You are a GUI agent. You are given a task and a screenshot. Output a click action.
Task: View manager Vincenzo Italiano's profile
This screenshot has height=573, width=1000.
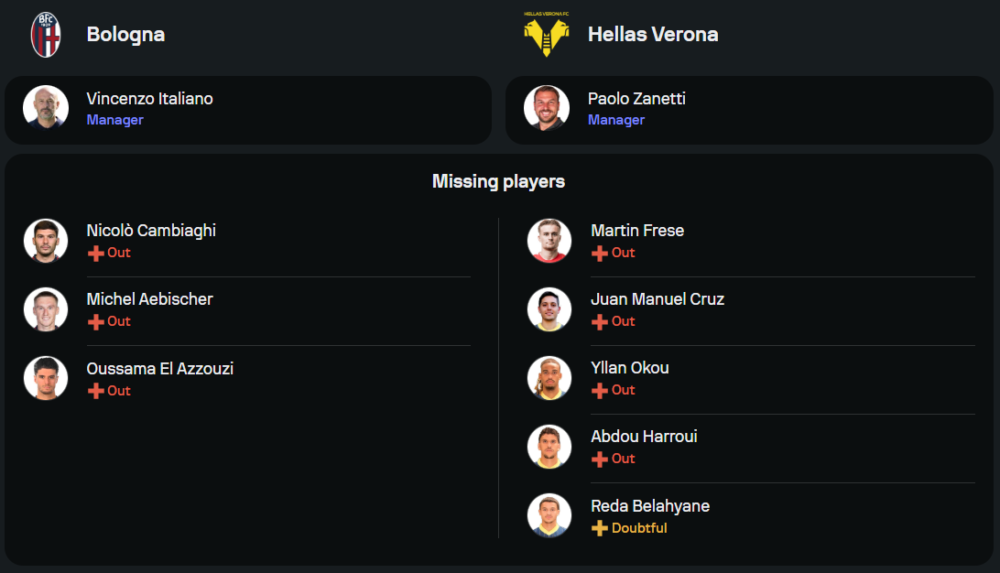coord(149,100)
